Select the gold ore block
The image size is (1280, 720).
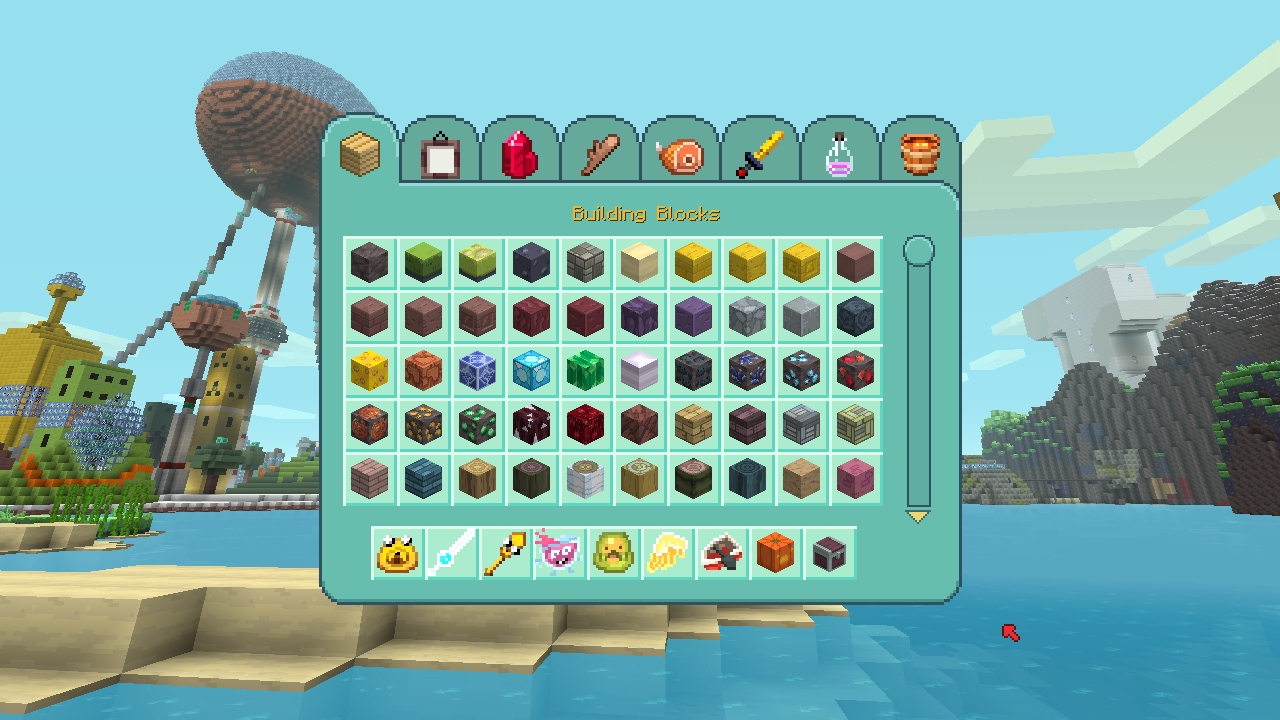(x=423, y=424)
